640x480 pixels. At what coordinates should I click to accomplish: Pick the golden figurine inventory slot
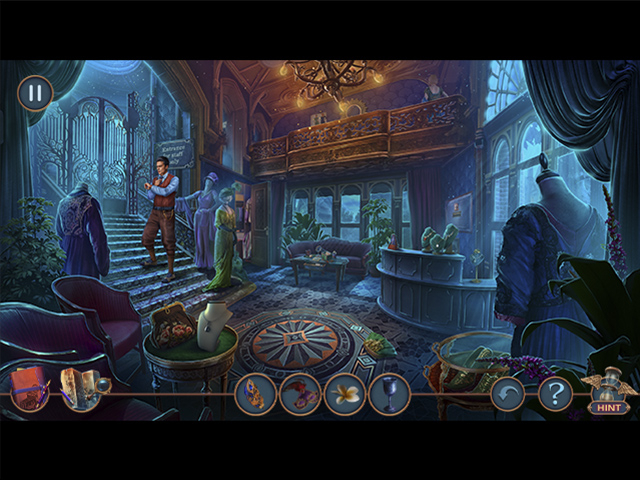pos(255,394)
